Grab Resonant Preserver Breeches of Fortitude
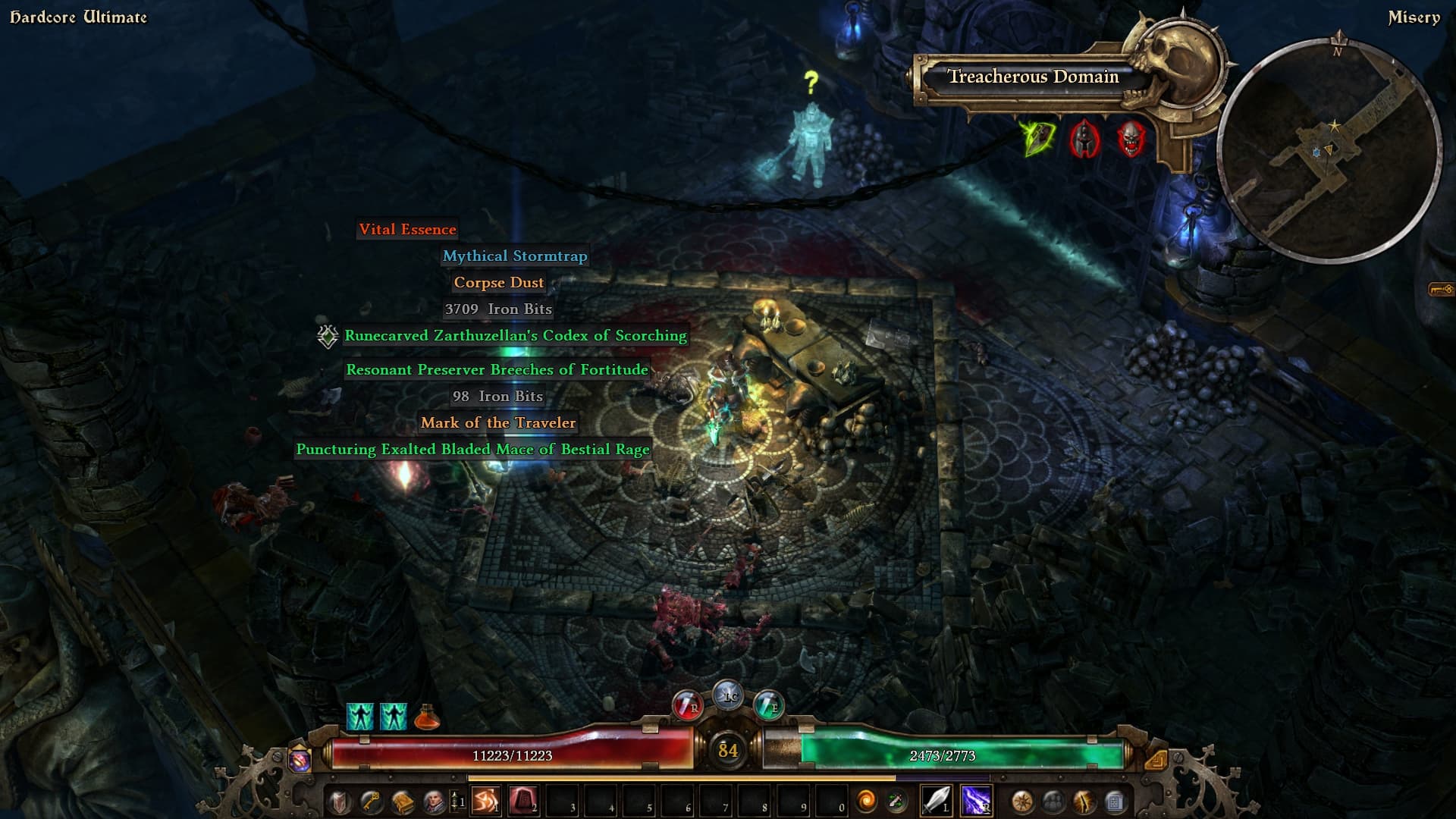 (497, 370)
